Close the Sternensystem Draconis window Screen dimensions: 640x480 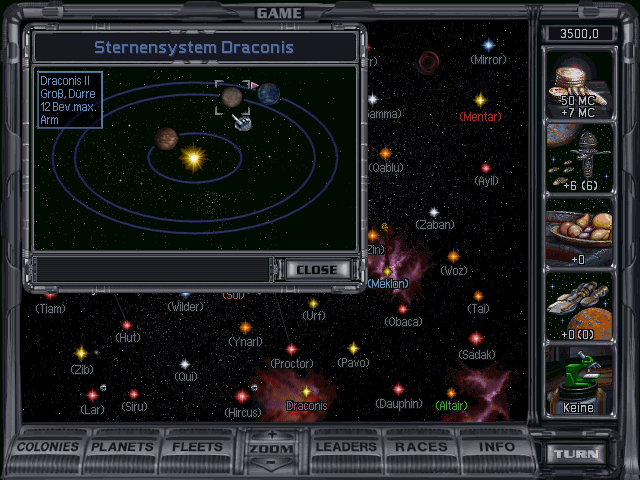click(318, 270)
